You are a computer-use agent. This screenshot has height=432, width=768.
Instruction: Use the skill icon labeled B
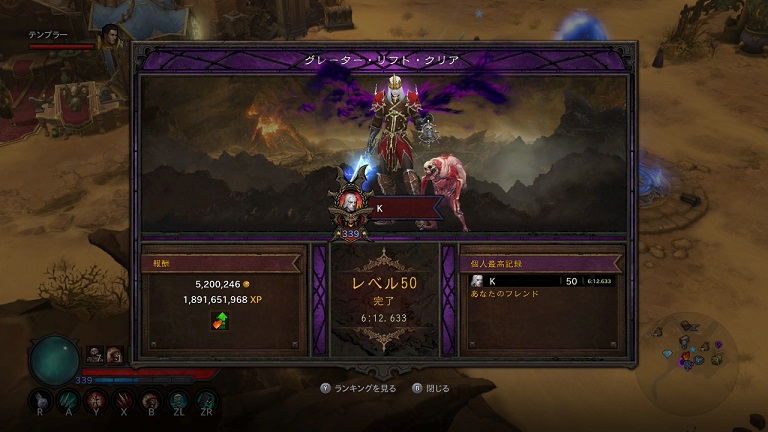(x=151, y=397)
